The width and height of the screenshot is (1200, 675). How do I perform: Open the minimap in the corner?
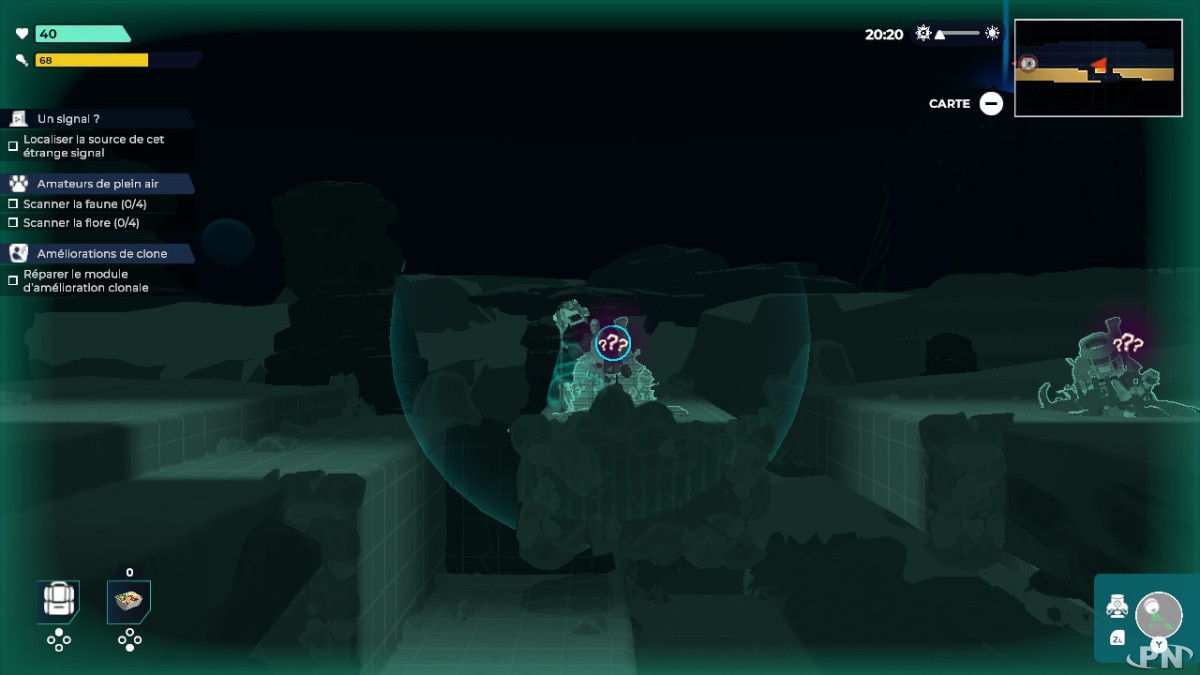pos(1097,68)
